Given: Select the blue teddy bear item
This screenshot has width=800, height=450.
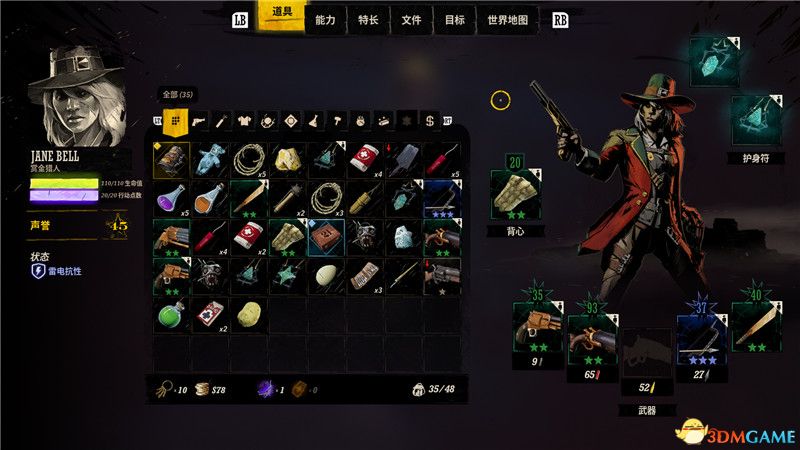Looking at the screenshot, I should (209, 159).
